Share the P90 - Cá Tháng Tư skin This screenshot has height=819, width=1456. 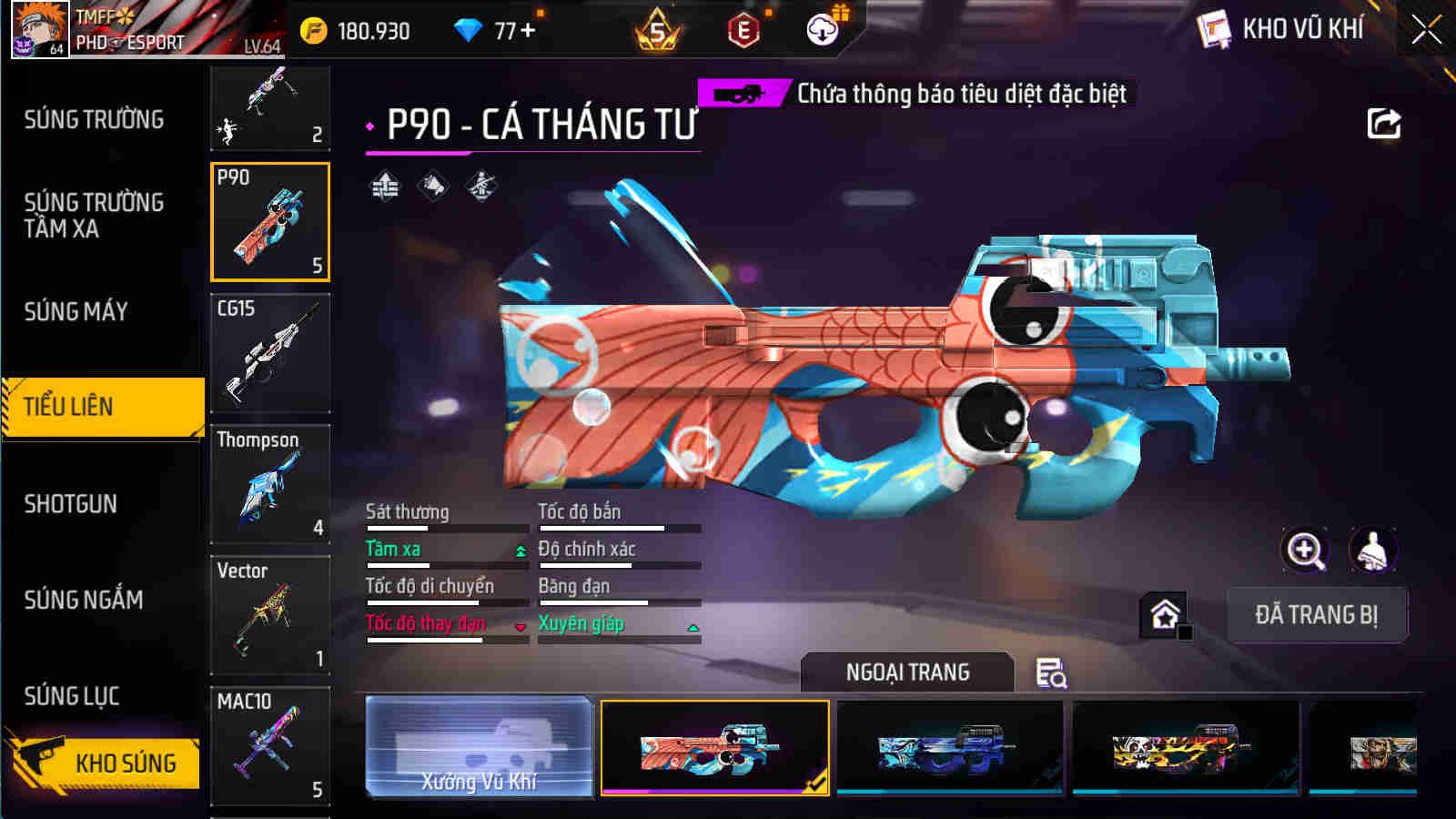[x=1384, y=124]
